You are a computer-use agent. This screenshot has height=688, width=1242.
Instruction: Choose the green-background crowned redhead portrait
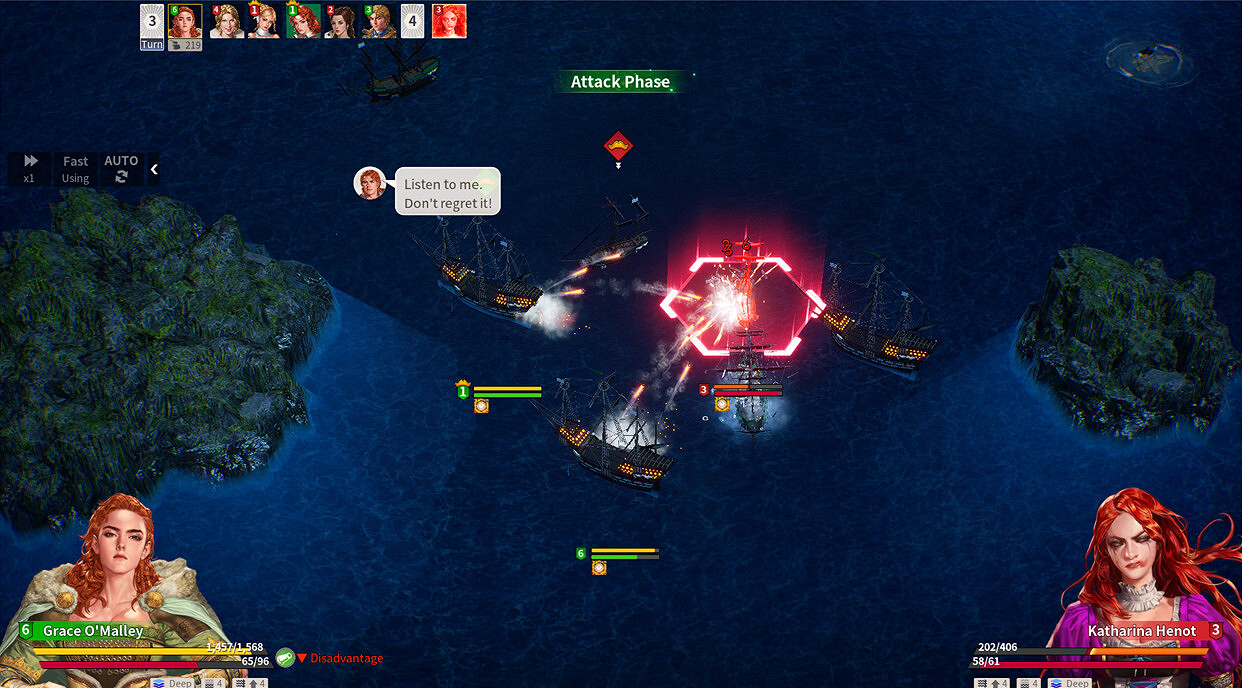(x=303, y=22)
